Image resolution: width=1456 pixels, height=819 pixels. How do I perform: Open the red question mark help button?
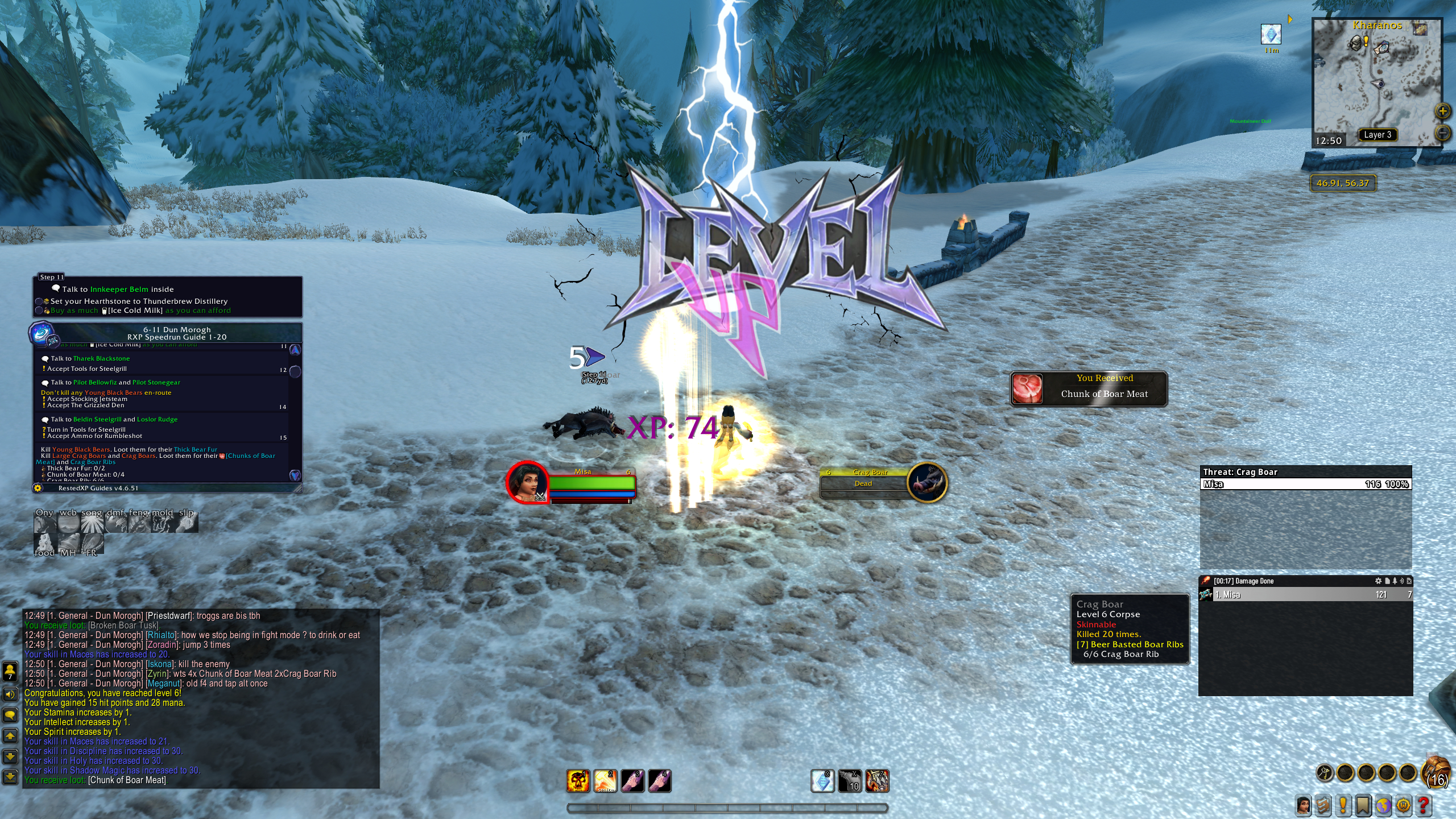[x=1424, y=805]
